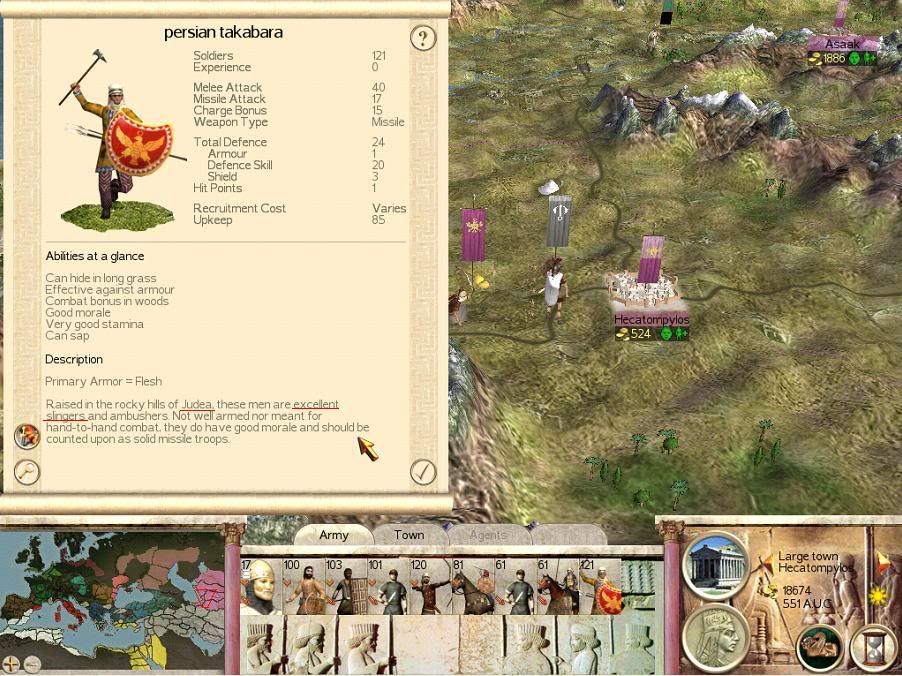
Task: End the turn with the hourglass button
Action: pos(870,649)
